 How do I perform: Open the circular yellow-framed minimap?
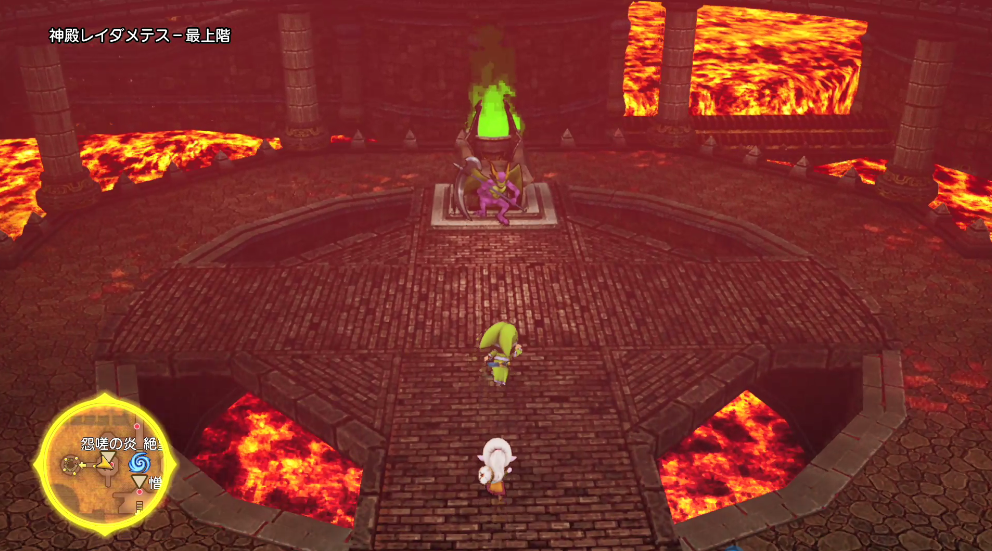105,464
